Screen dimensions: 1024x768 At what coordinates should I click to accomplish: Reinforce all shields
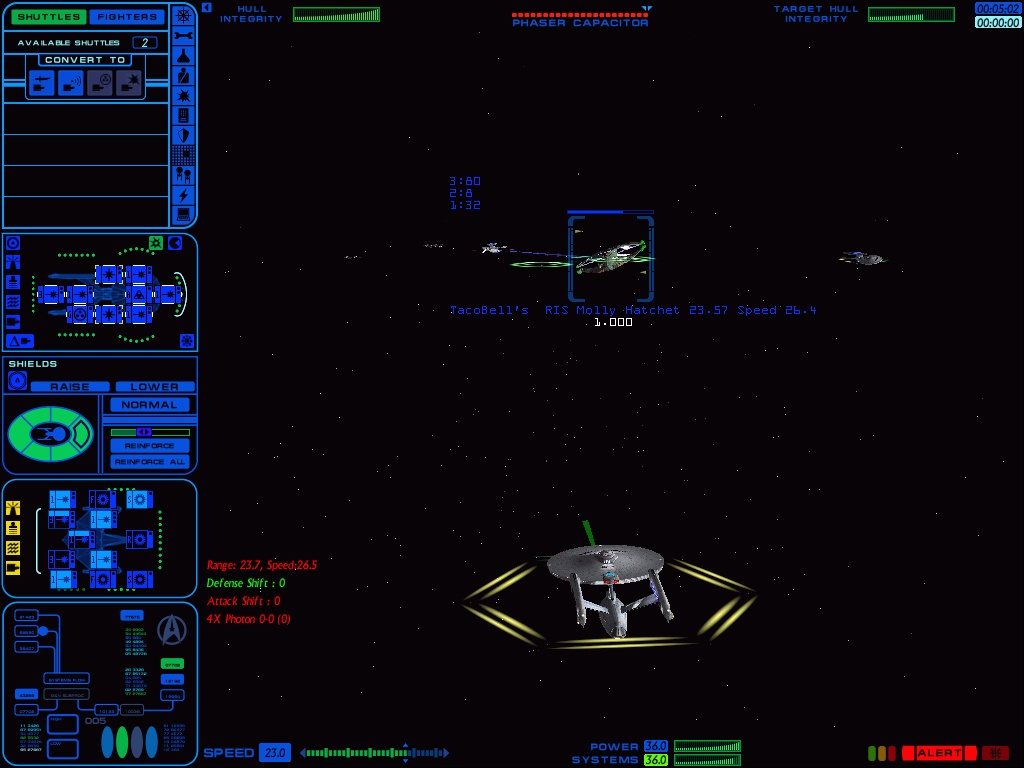coord(149,462)
